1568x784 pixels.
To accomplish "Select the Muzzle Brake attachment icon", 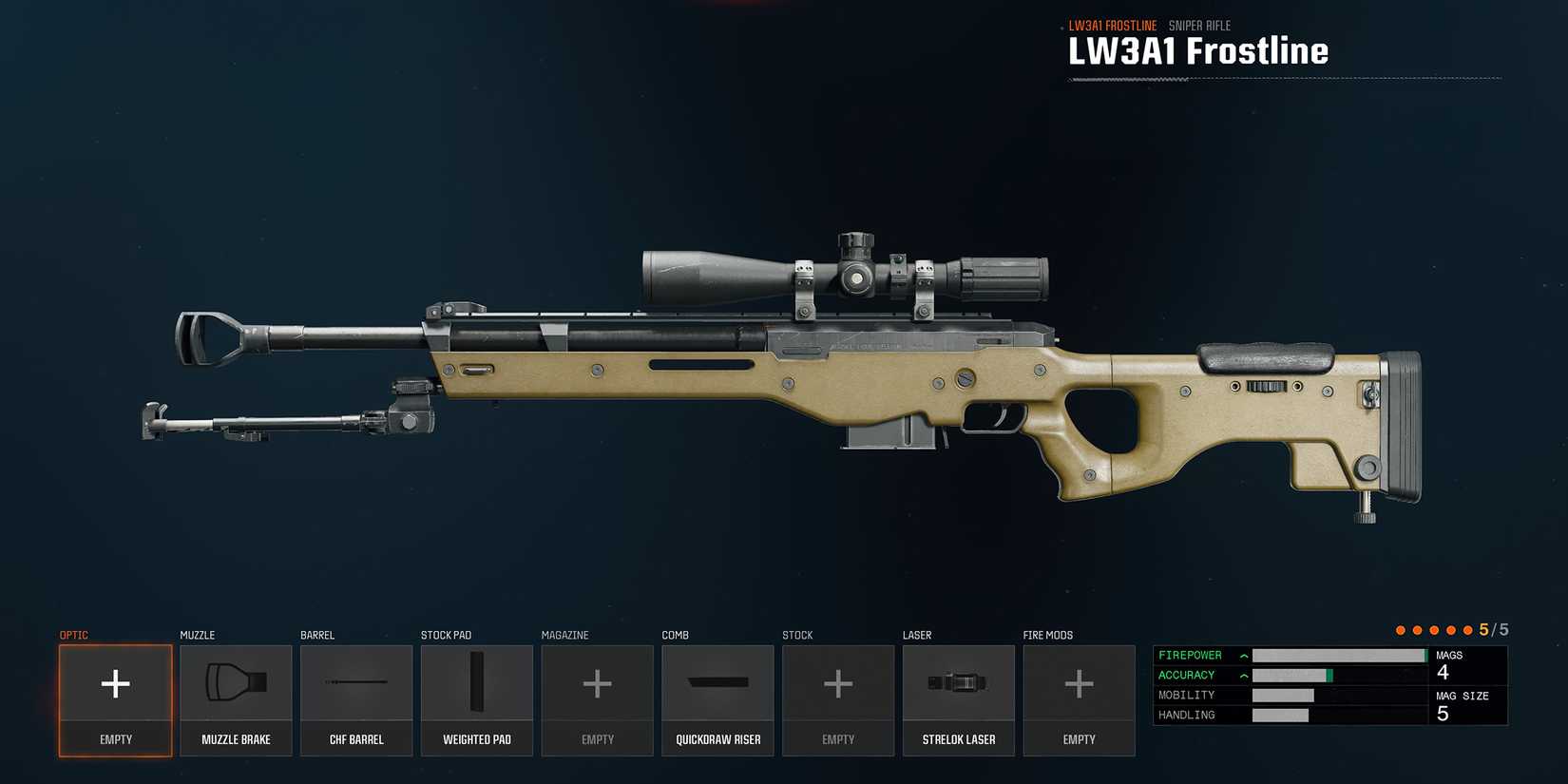I will (235, 682).
